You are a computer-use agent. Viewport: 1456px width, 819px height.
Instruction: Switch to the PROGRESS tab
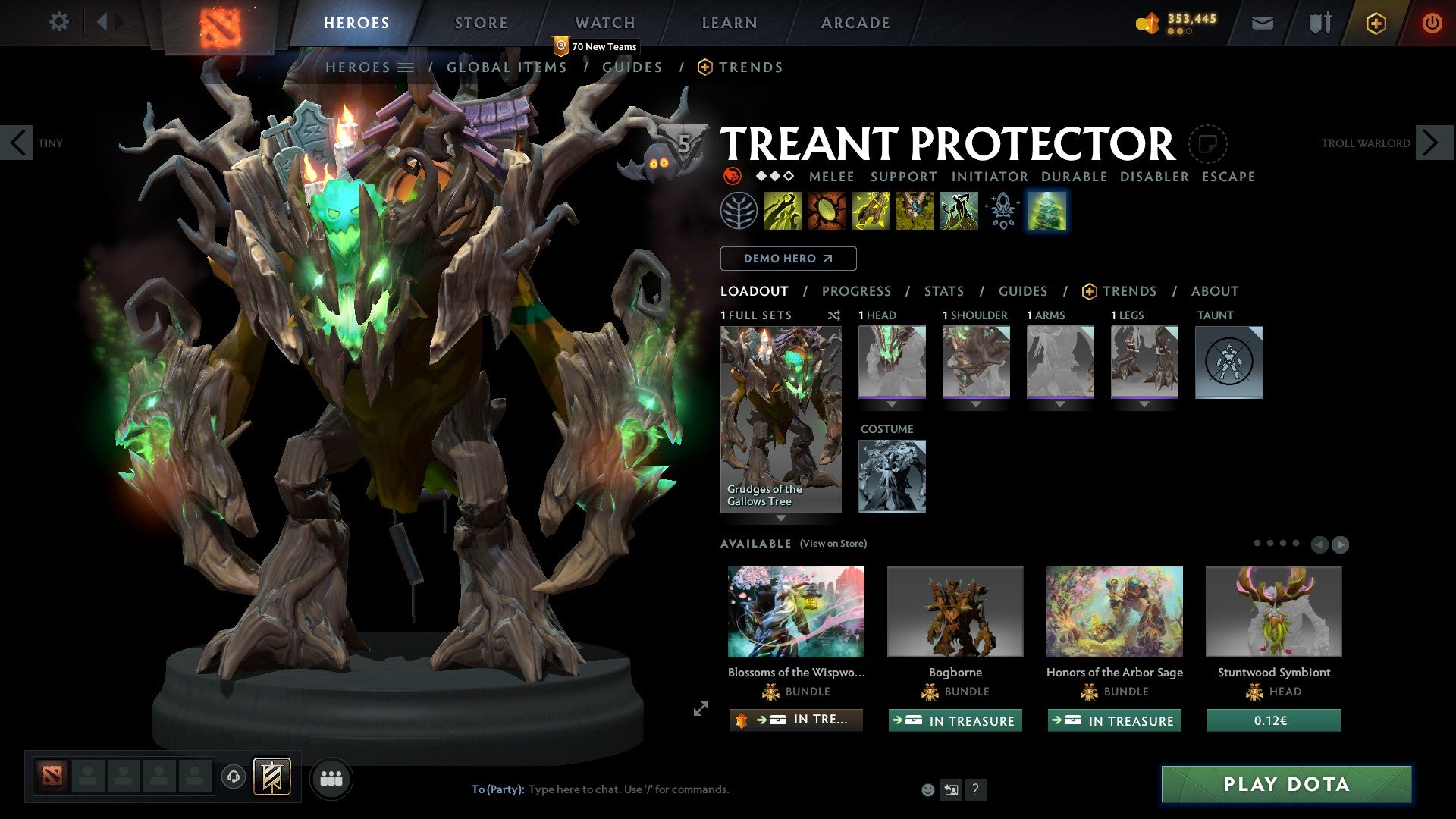point(857,290)
